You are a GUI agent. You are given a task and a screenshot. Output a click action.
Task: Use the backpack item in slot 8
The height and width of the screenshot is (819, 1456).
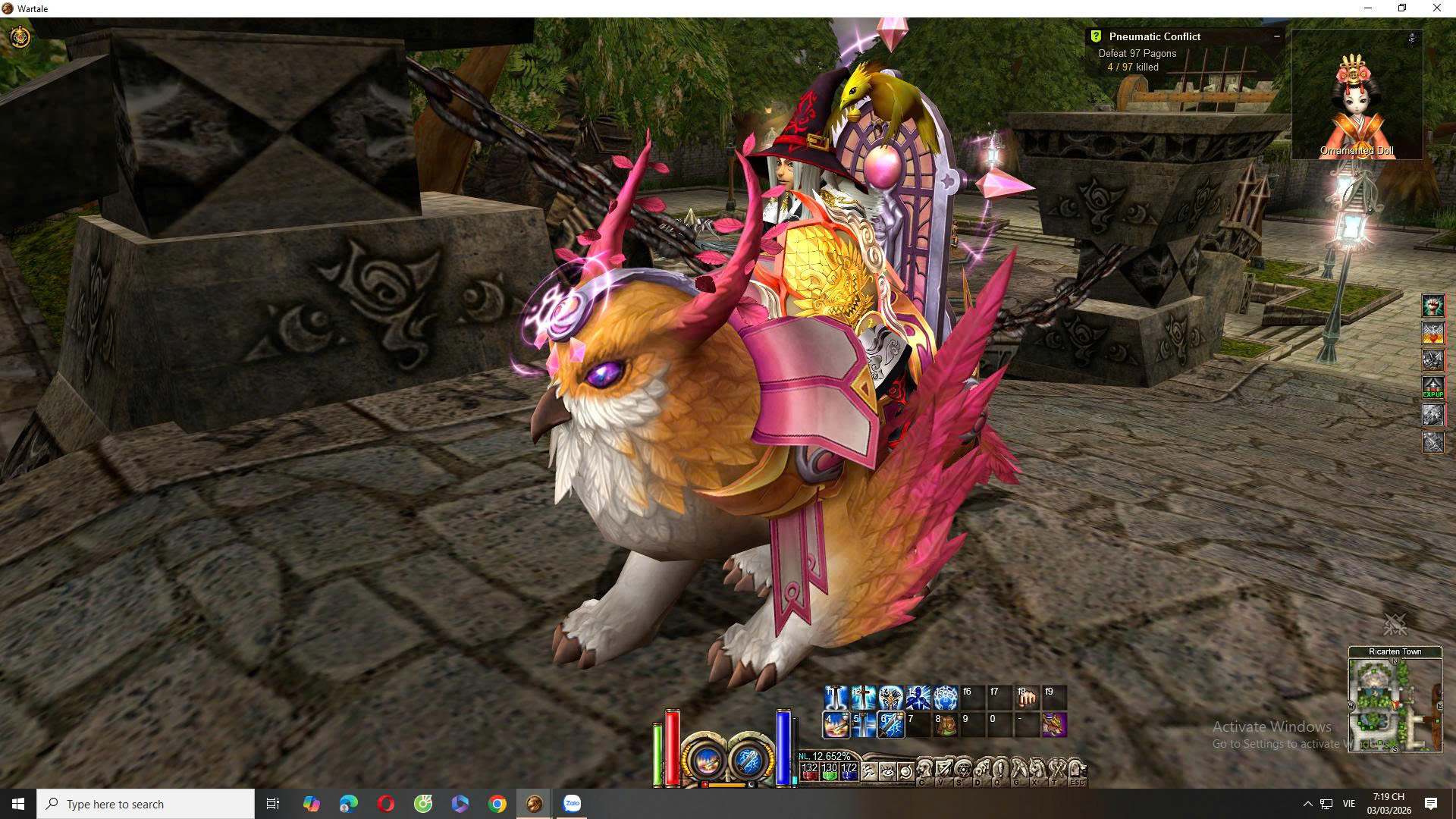(945, 725)
